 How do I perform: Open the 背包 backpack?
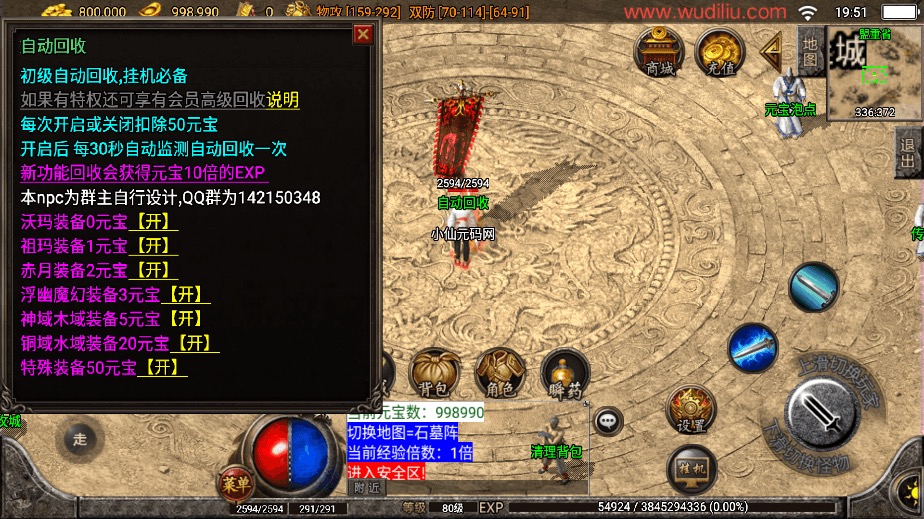432,374
